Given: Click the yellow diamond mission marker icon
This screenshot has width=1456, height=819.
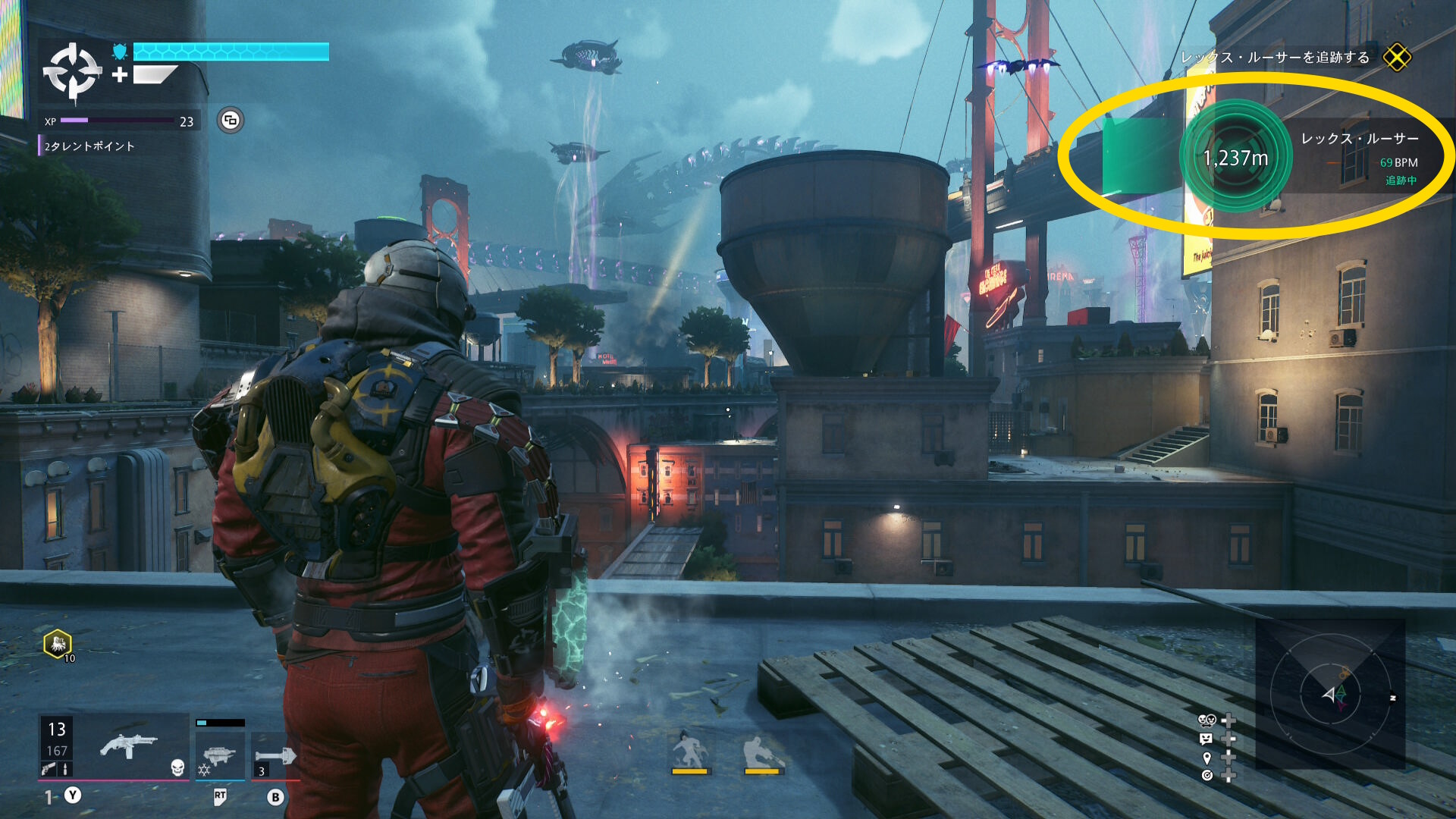Looking at the screenshot, I should click(1396, 57).
